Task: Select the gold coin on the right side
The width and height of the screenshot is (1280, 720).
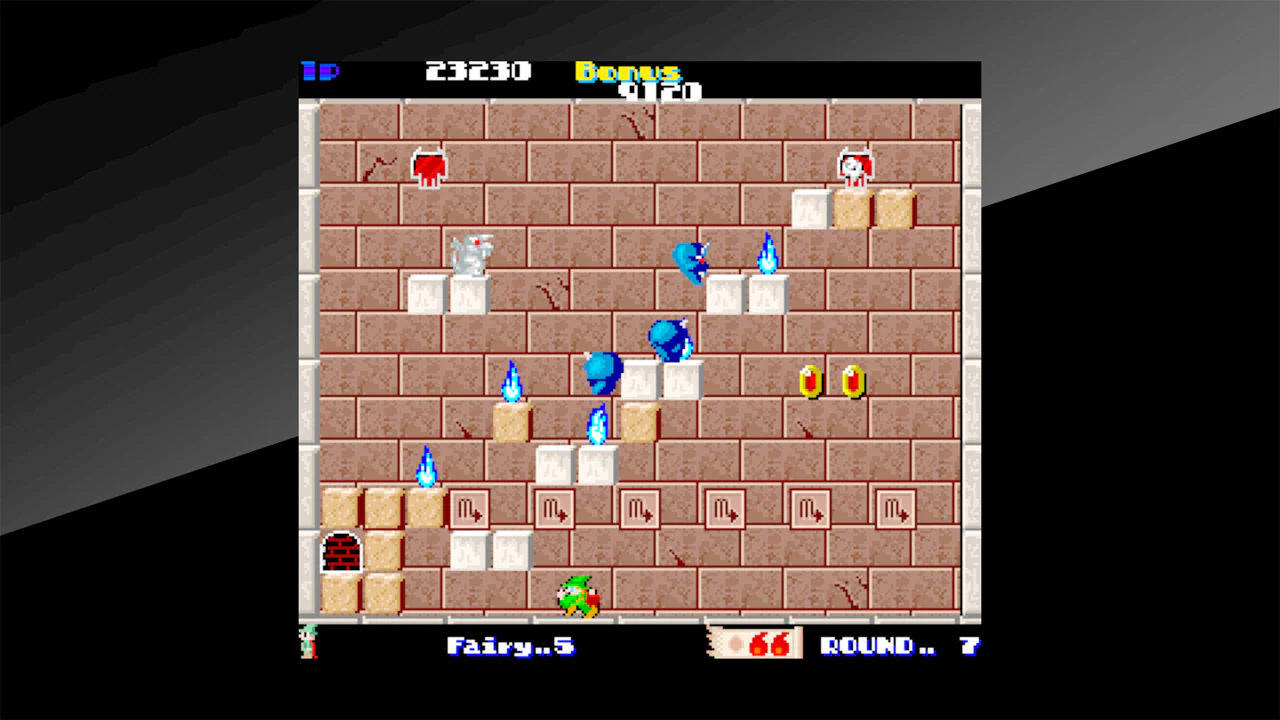Action: pyautogui.click(x=808, y=381)
